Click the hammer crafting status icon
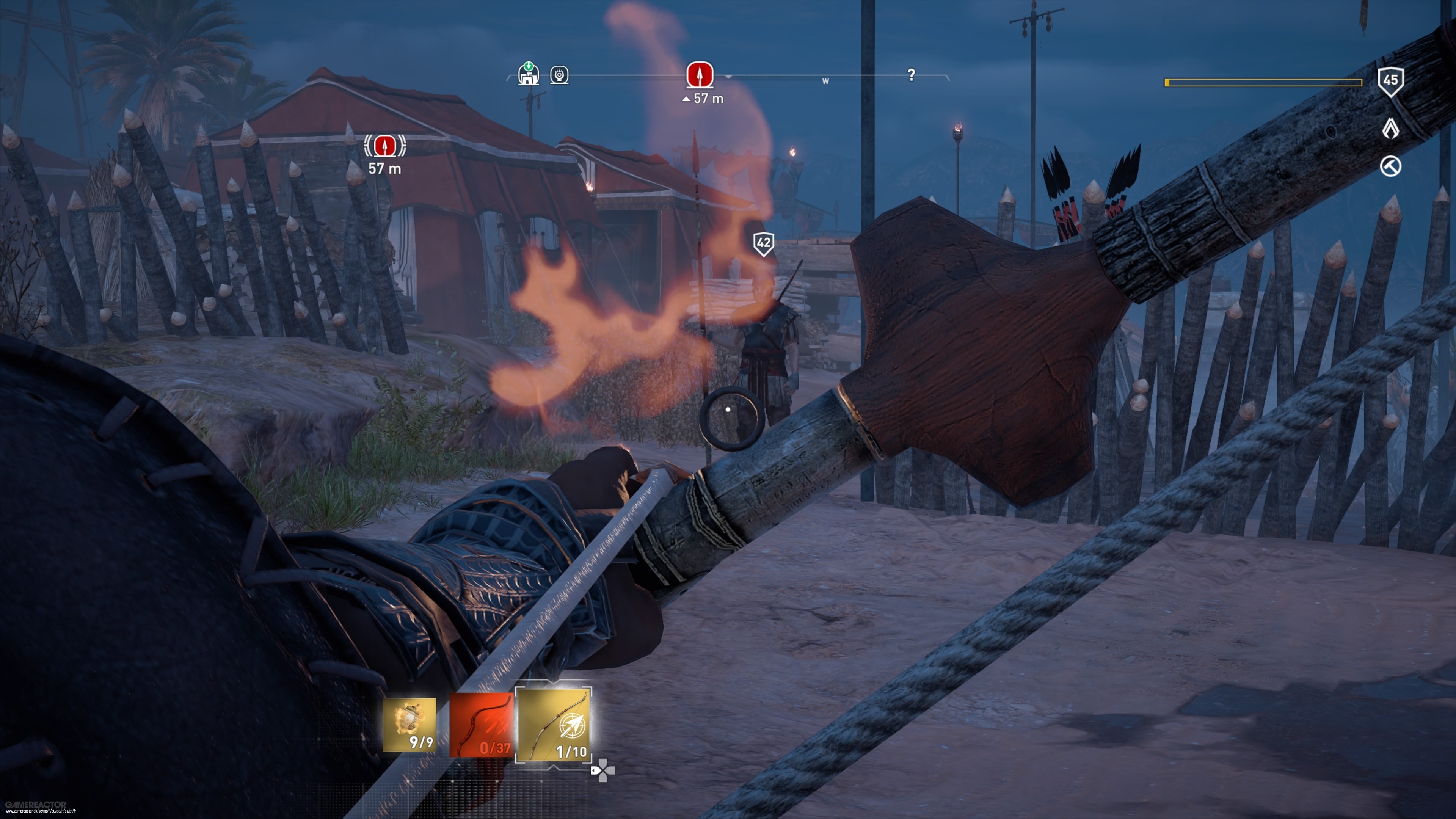The width and height of the screenshot is (1456, 819). [1391, 168]
